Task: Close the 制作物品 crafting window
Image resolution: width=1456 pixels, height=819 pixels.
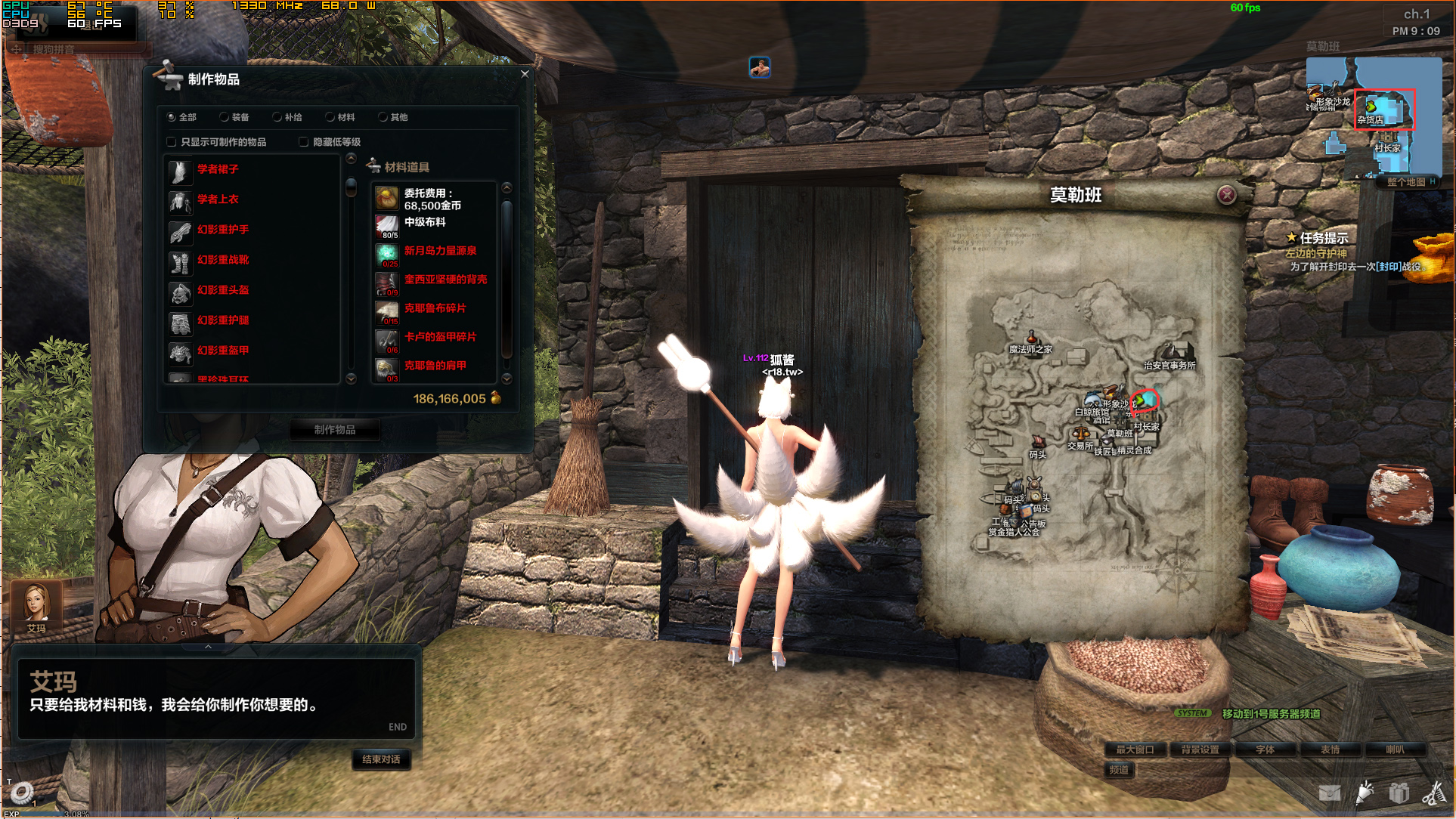Action: coord(525,74)
